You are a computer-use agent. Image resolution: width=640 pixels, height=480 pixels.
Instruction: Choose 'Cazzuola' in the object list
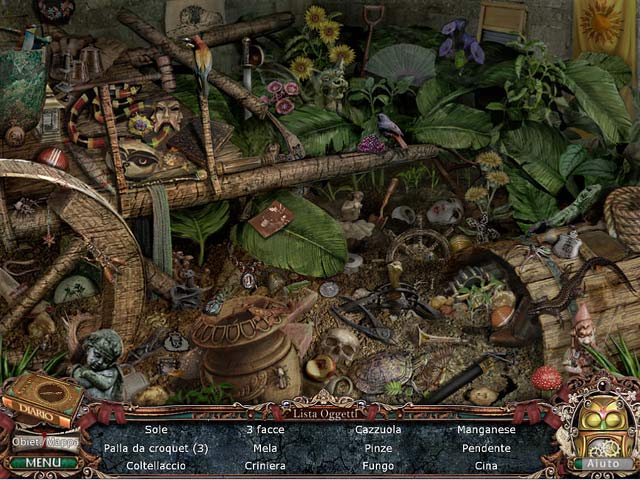tap(378, 430)
